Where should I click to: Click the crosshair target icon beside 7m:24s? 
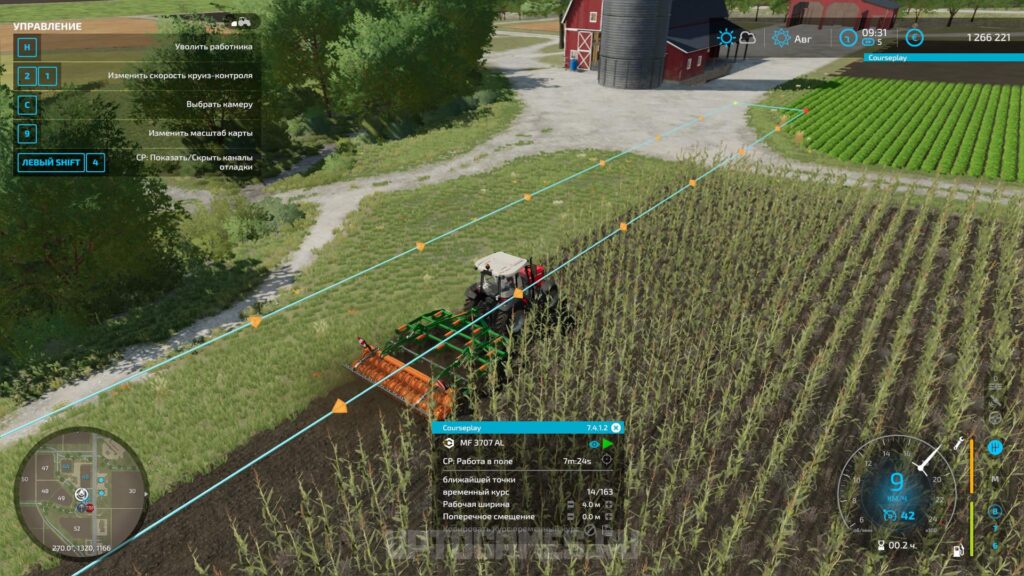pyautogui.click(x=606, y=461)
